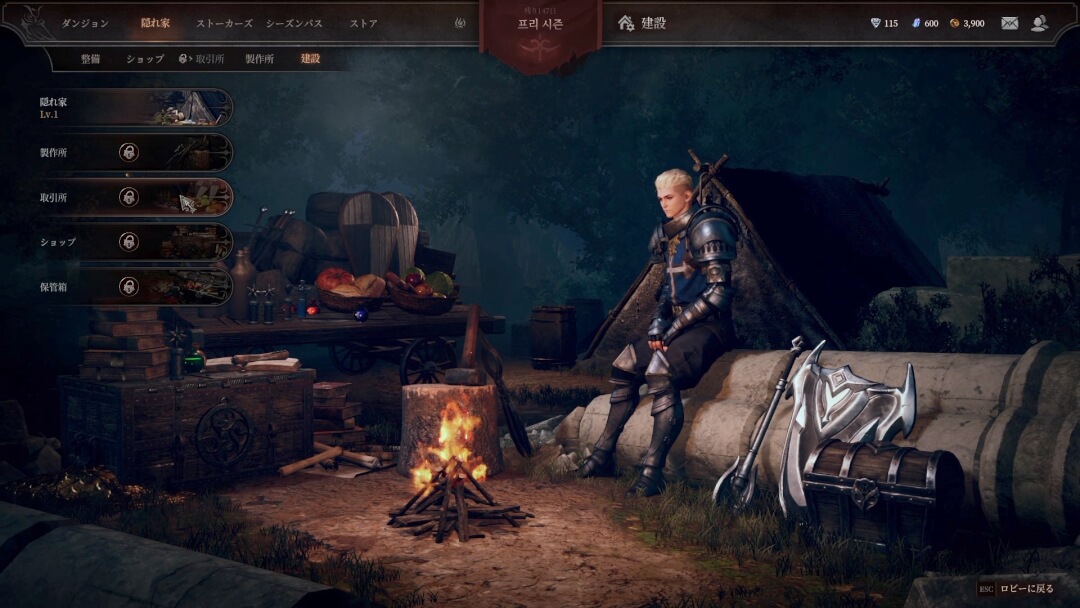Open the 整備 sub-tab
The width and height of the screenshot is (1080, 608).
point(90,59)
